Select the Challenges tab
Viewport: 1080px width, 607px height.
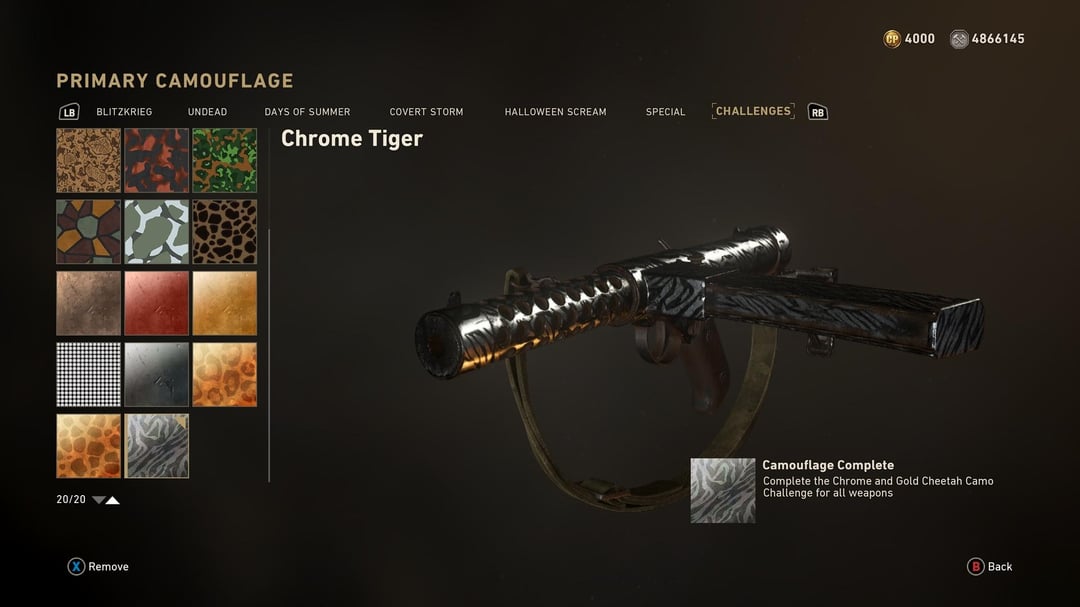pyautogui.click(x=753, y=111)
